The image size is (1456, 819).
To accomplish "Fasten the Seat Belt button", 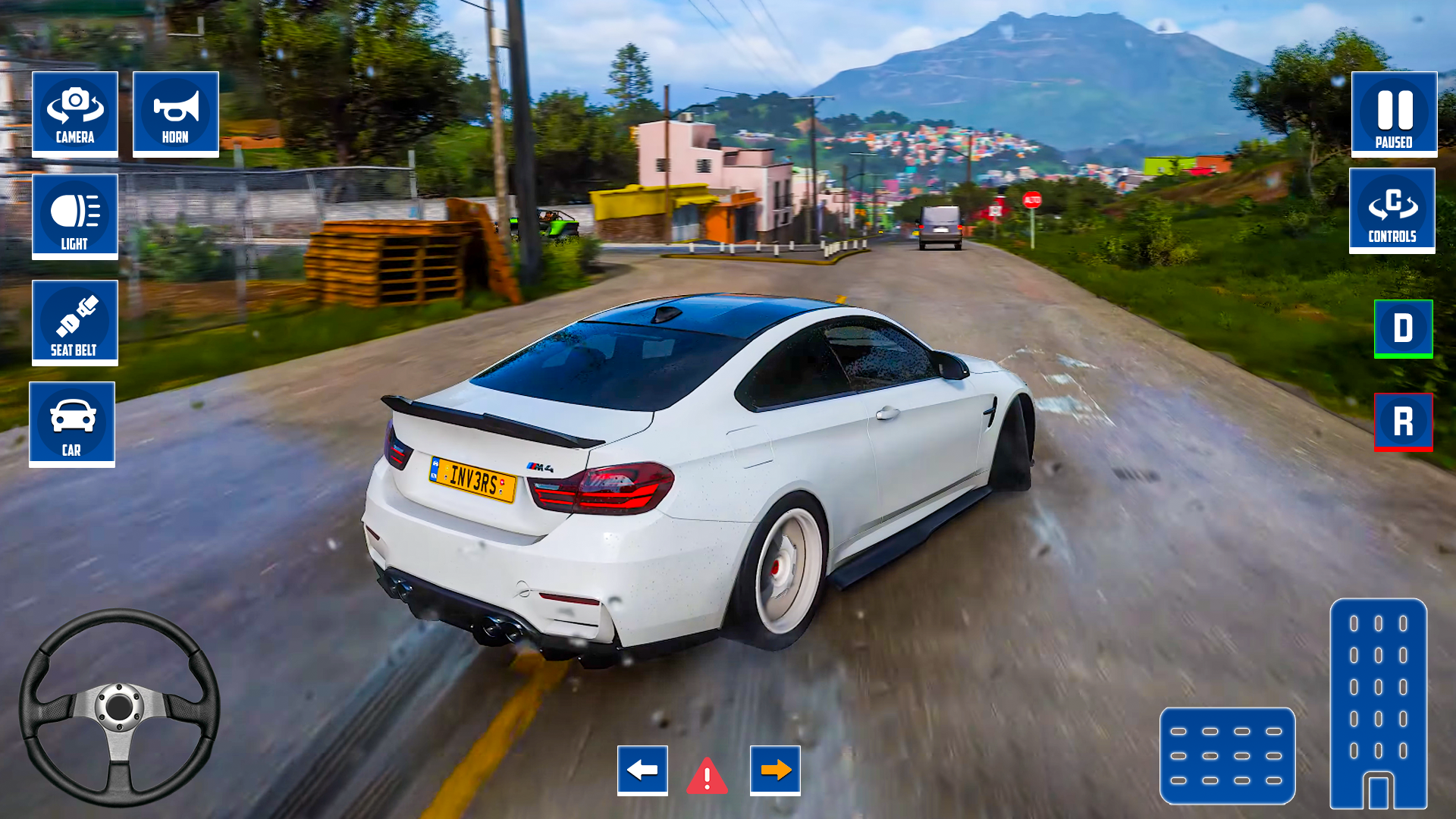I will point(75,322).
